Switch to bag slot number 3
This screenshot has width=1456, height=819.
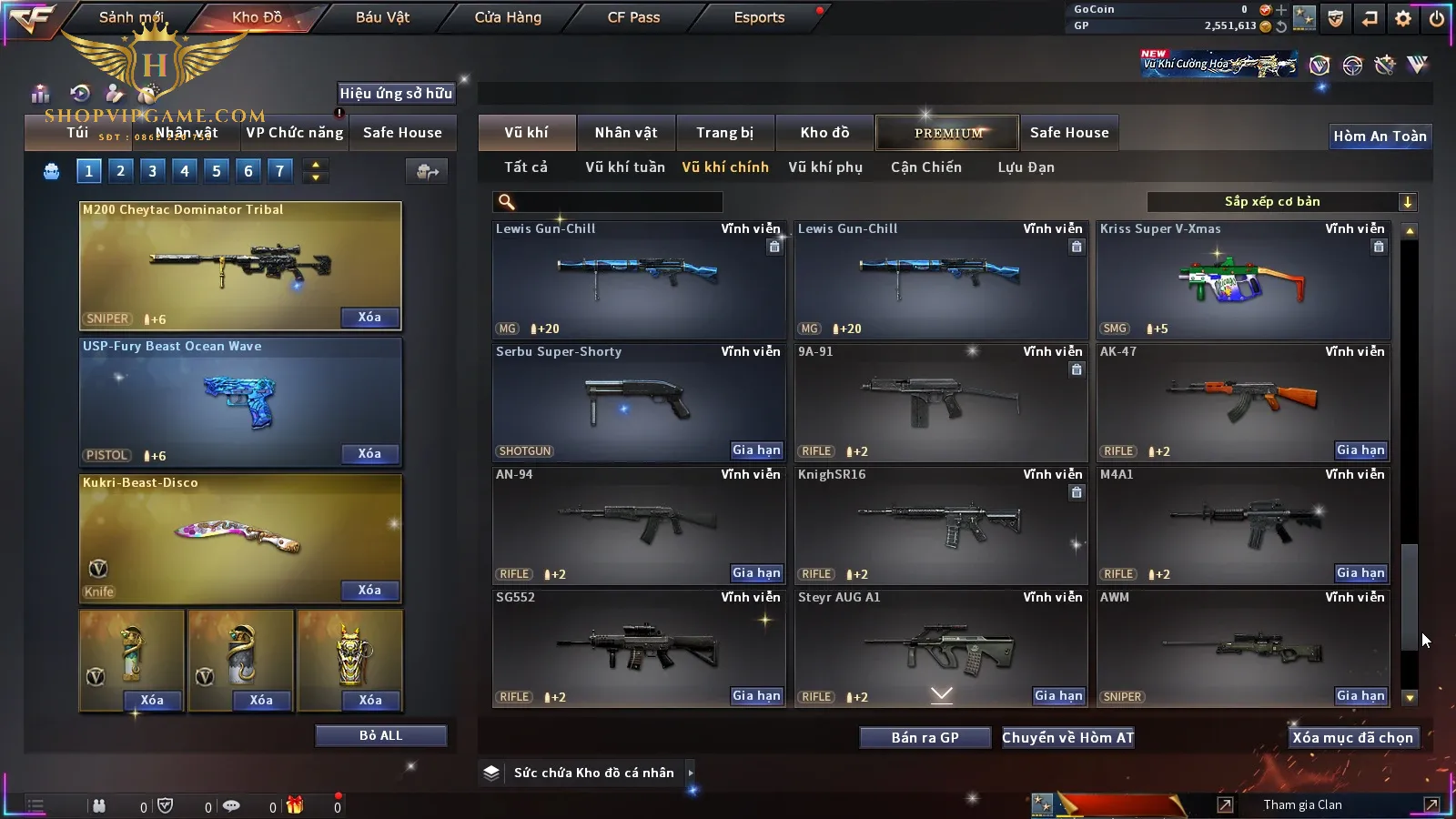152,170
